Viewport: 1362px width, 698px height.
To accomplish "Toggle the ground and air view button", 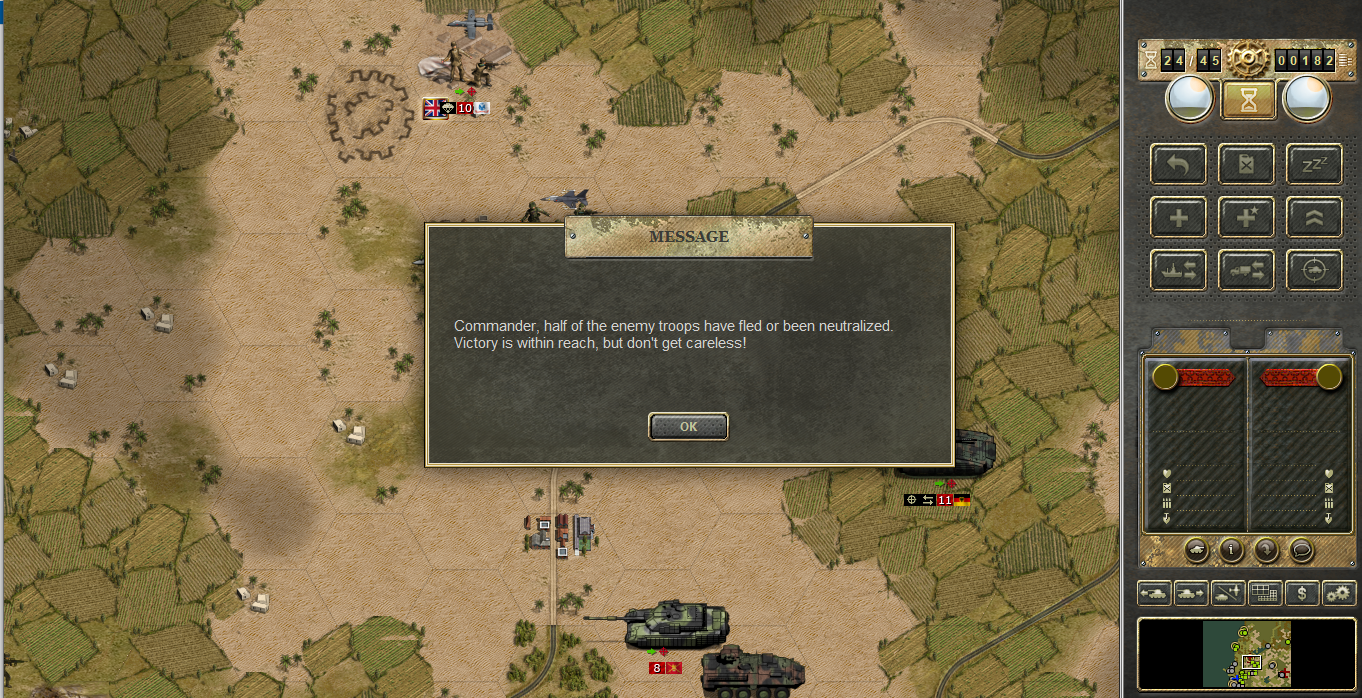I will pyautogui.click(x=1227, y=593).
